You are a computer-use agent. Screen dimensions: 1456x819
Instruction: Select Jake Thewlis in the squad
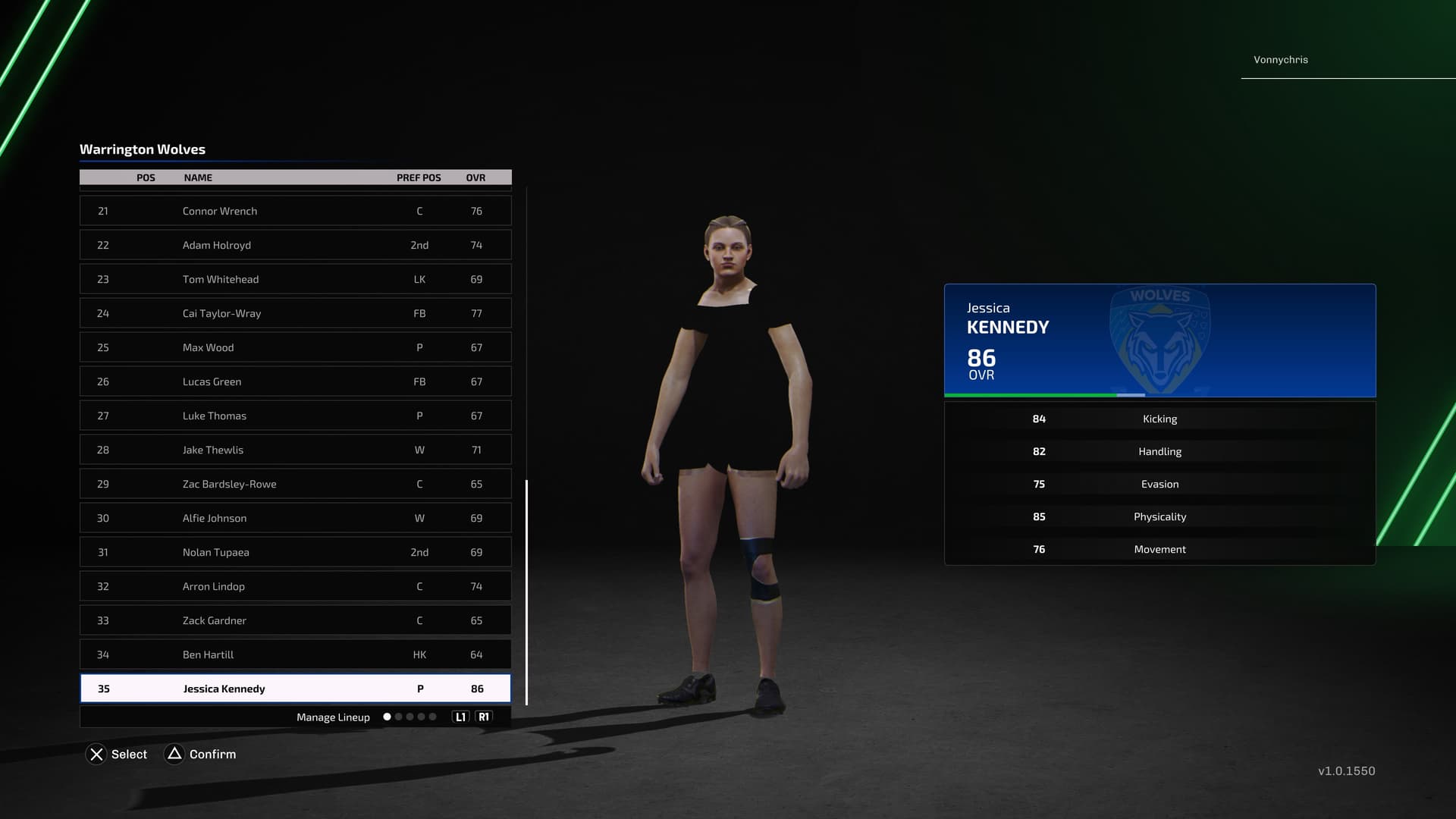[295, 450]
